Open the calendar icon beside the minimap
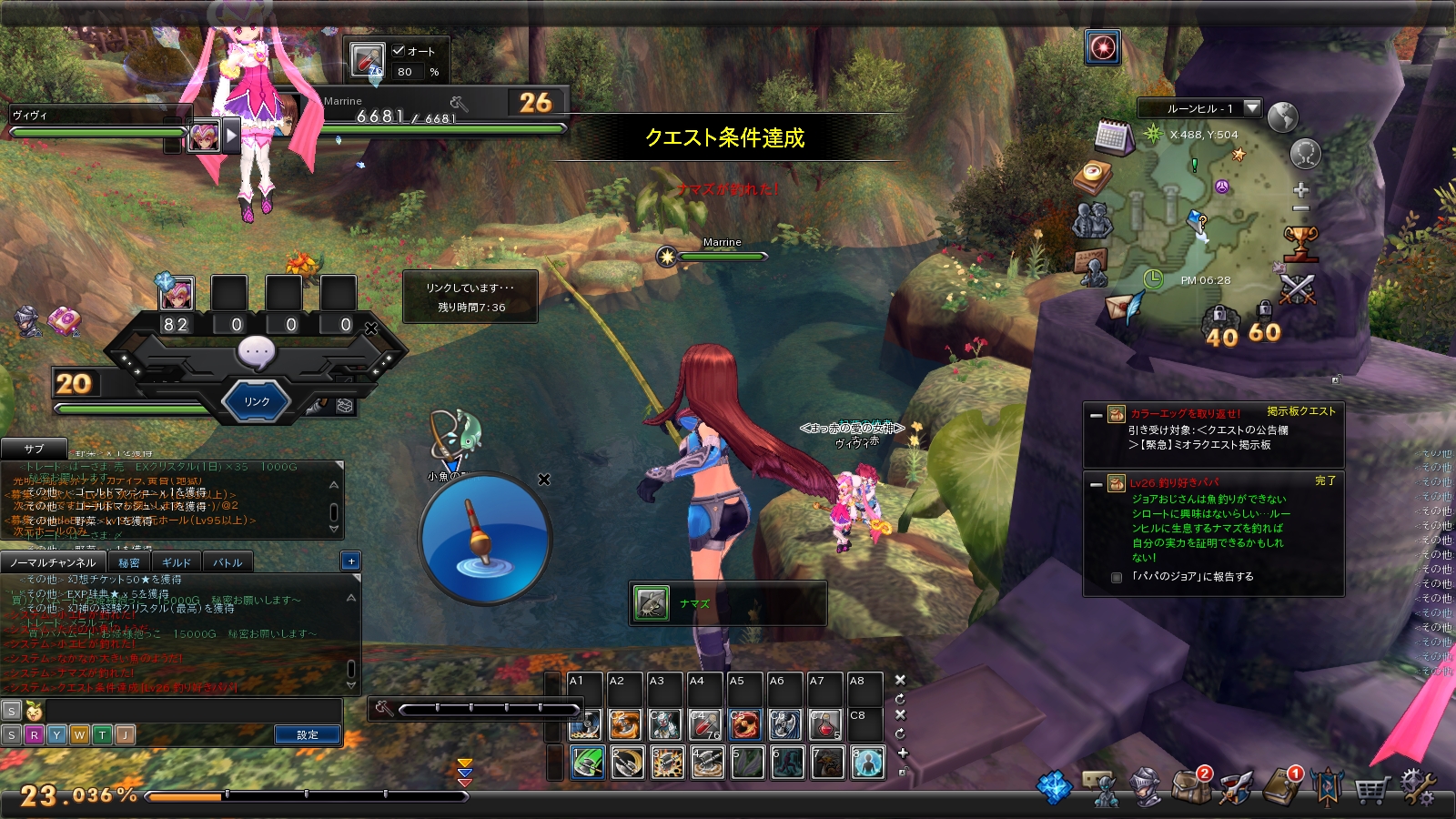 pyautogui.click(x=1113, y=136)
